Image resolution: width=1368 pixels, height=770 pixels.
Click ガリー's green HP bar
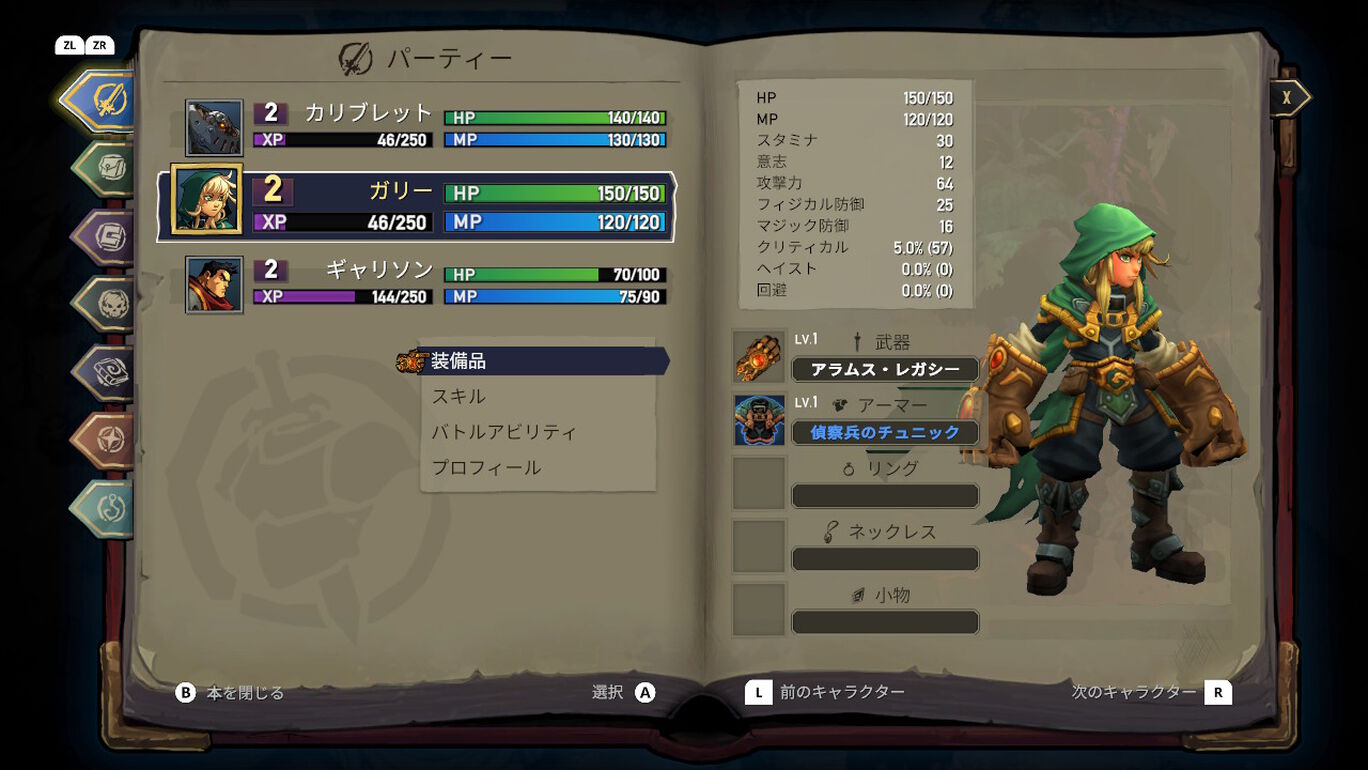554,192
